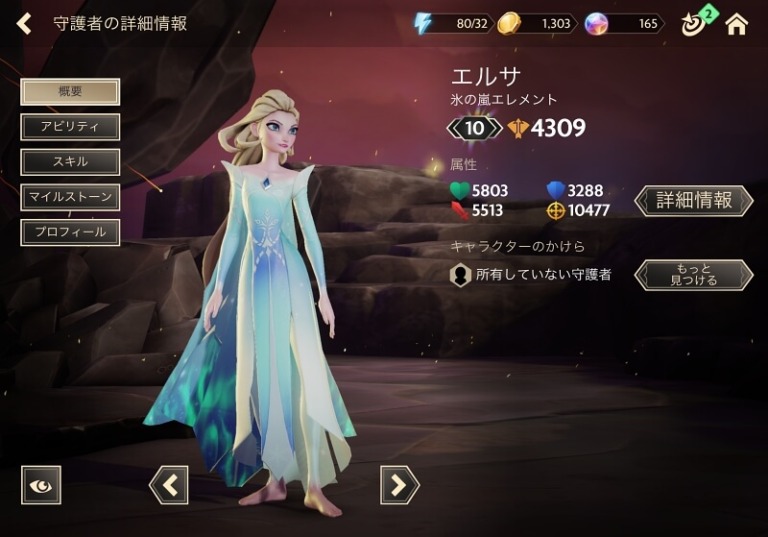The height and width of the screenshot is (537, 768).
Task: Tap the purple orb currency counter
Action: (625, 24)
